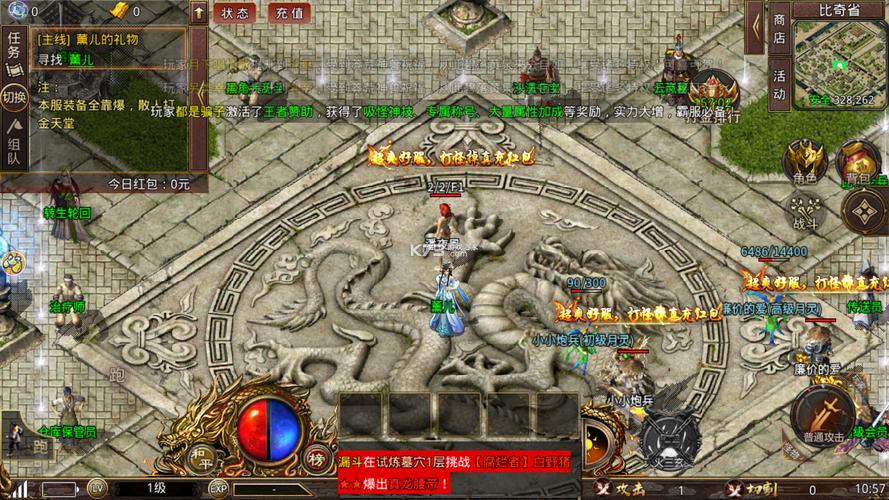Viewport: 889px width, 500px height.
Task: Toggle the round 切换 switch button
Action: click(14, 98)
